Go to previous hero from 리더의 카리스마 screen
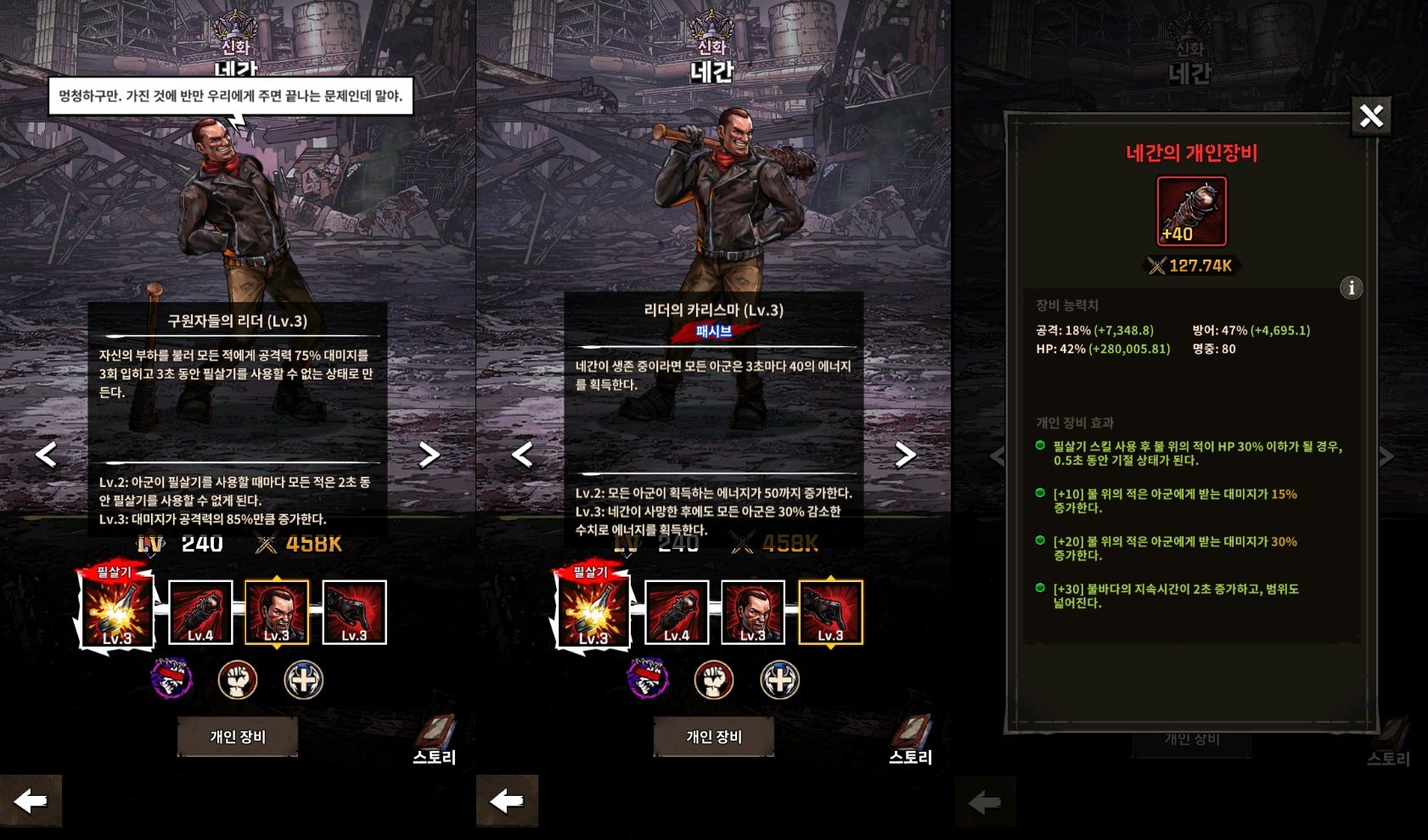 (523, 455)
